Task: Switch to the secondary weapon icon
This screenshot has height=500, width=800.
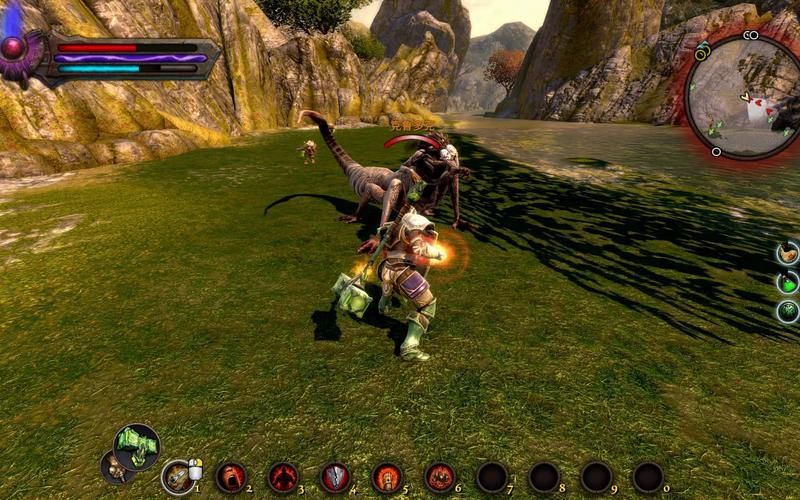Action: click(116, 467)
